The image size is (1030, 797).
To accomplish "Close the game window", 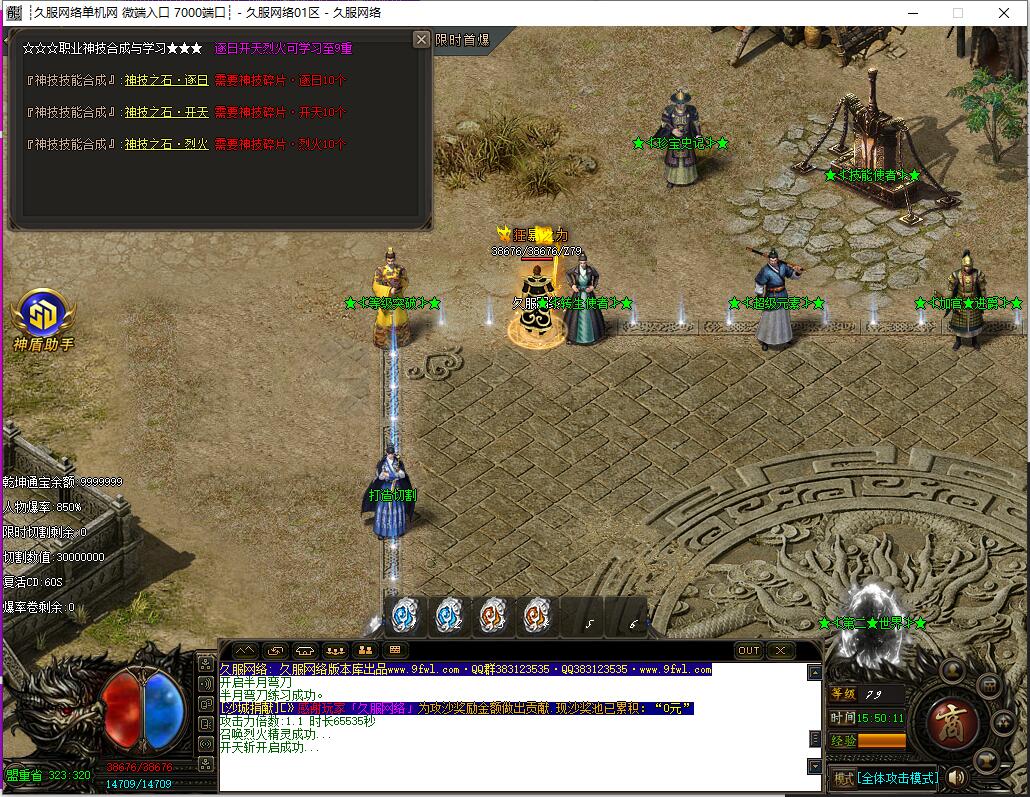I will 1004,13.
